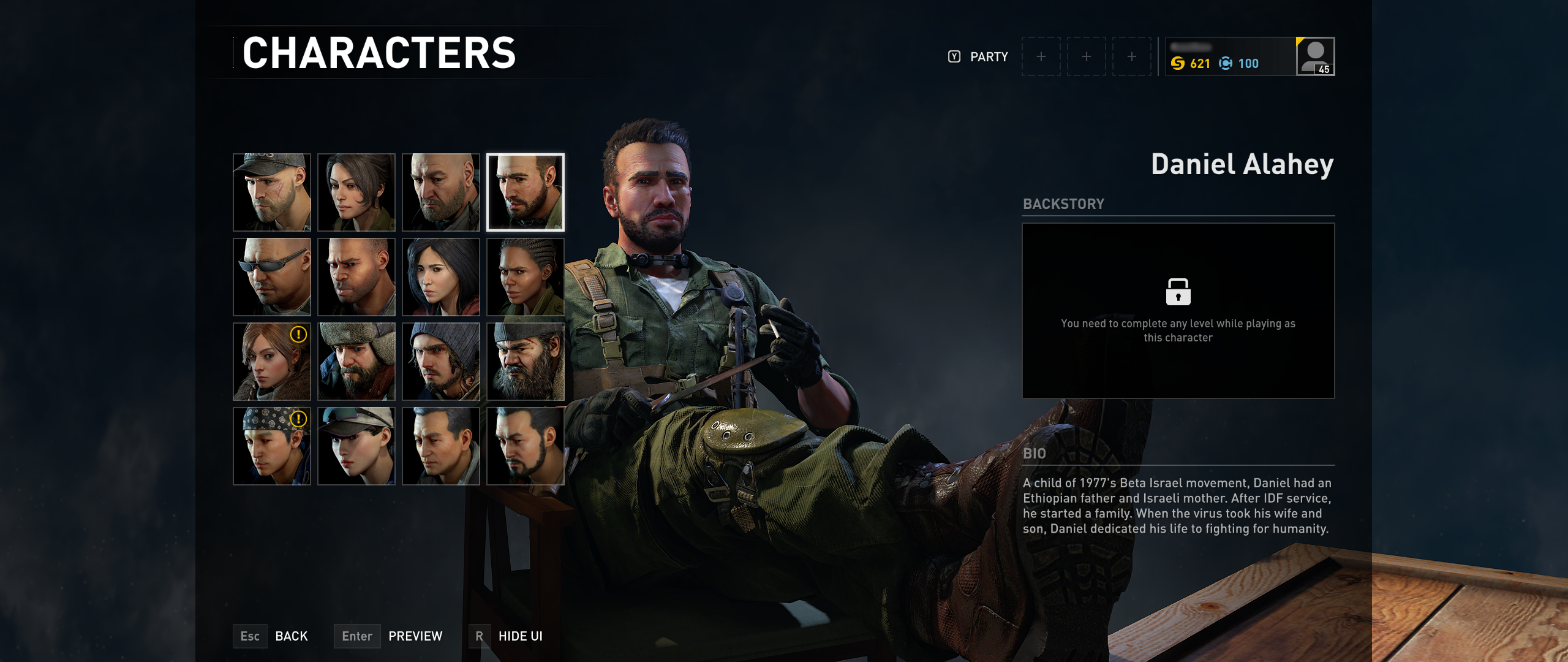Choose the man with the goatee and topknot

(x=526, y=446)
